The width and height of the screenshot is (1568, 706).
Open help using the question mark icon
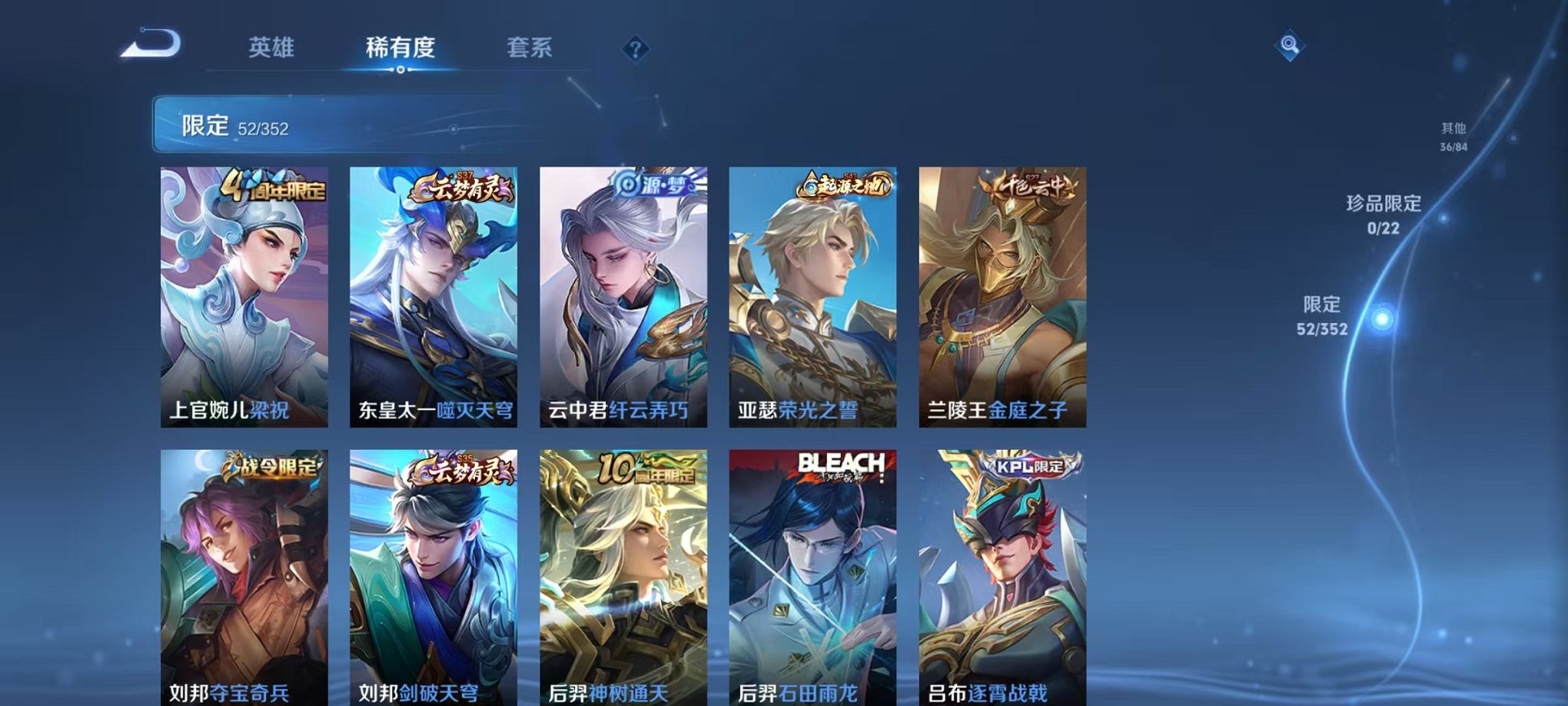tap(634, 50)
